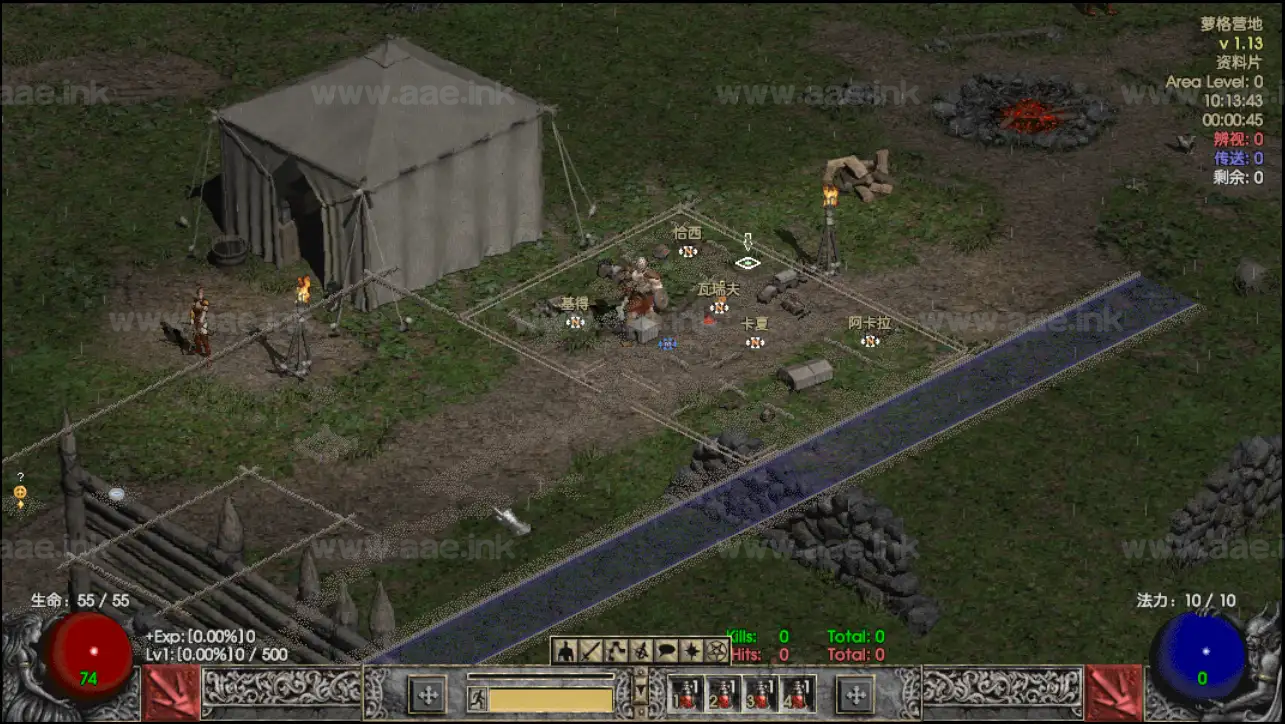Image resolution: width=1285 pixels, height=724 pixels.
Task: Use the healing potion in belt slot 1
Action: tap(684, 695)
